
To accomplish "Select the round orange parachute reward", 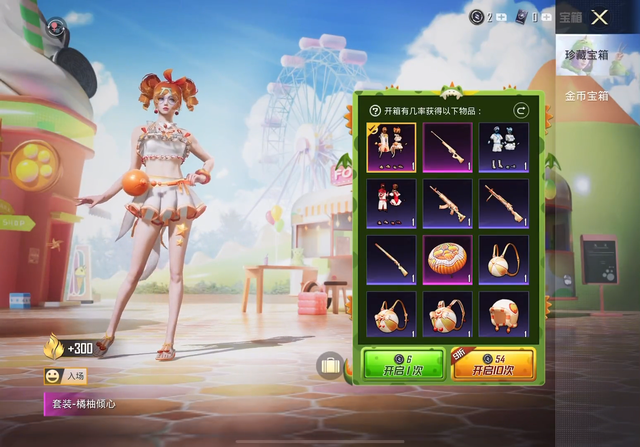I will click(x=448, y=260).
